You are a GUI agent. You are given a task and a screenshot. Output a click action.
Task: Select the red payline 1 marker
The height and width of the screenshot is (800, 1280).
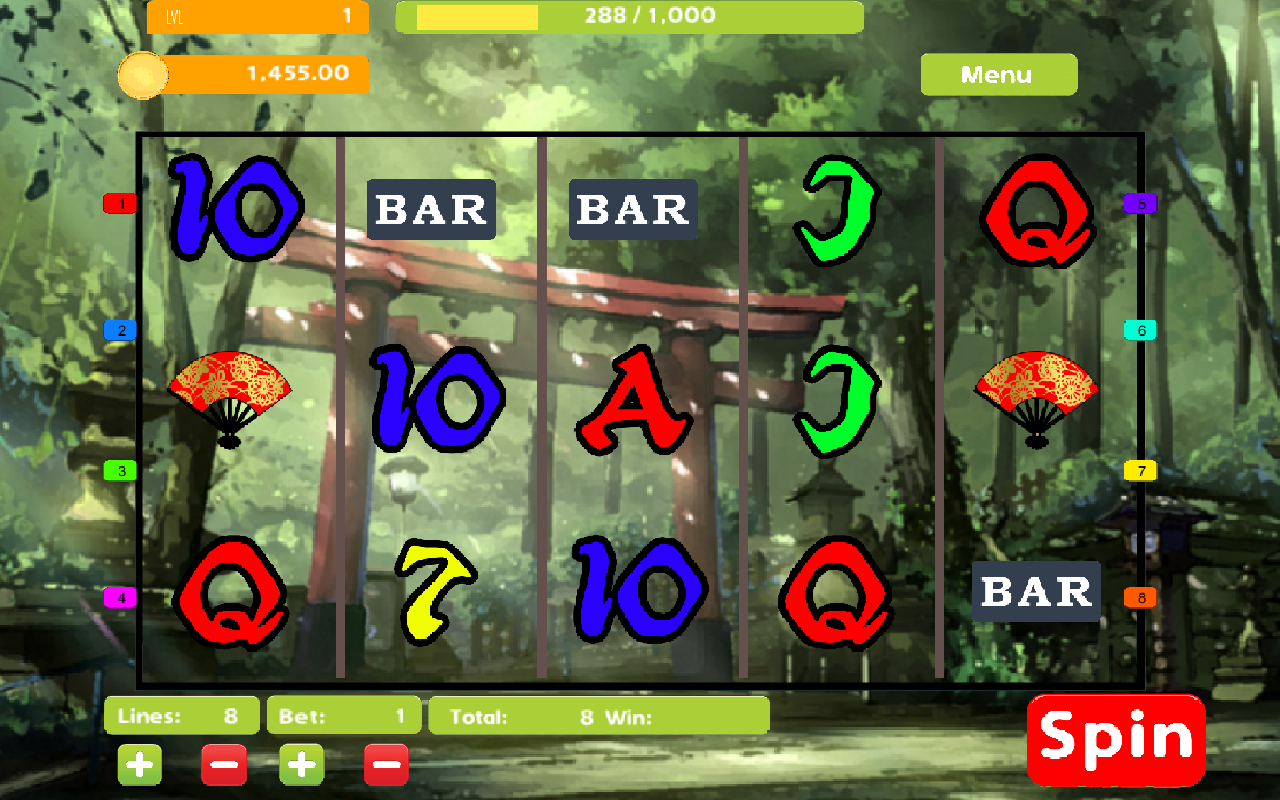coord(120,204)
